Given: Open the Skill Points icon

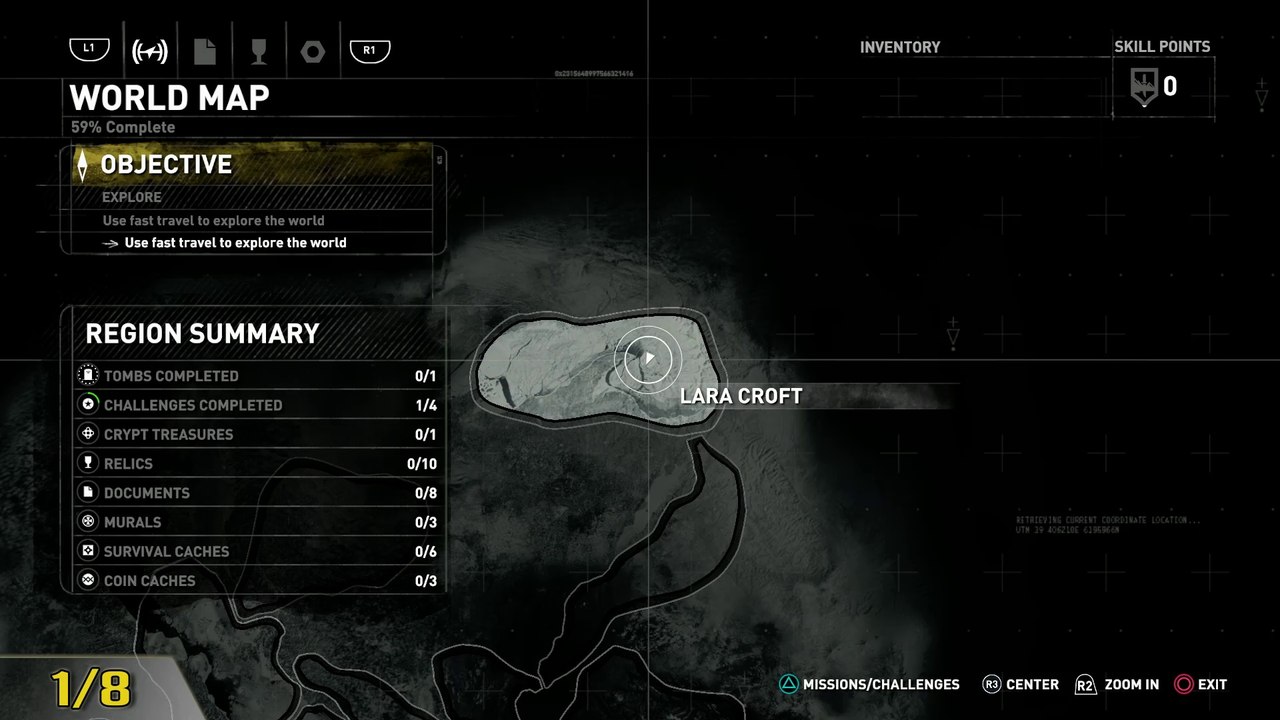Looking at the screenshot, I should pos(1144,87).
